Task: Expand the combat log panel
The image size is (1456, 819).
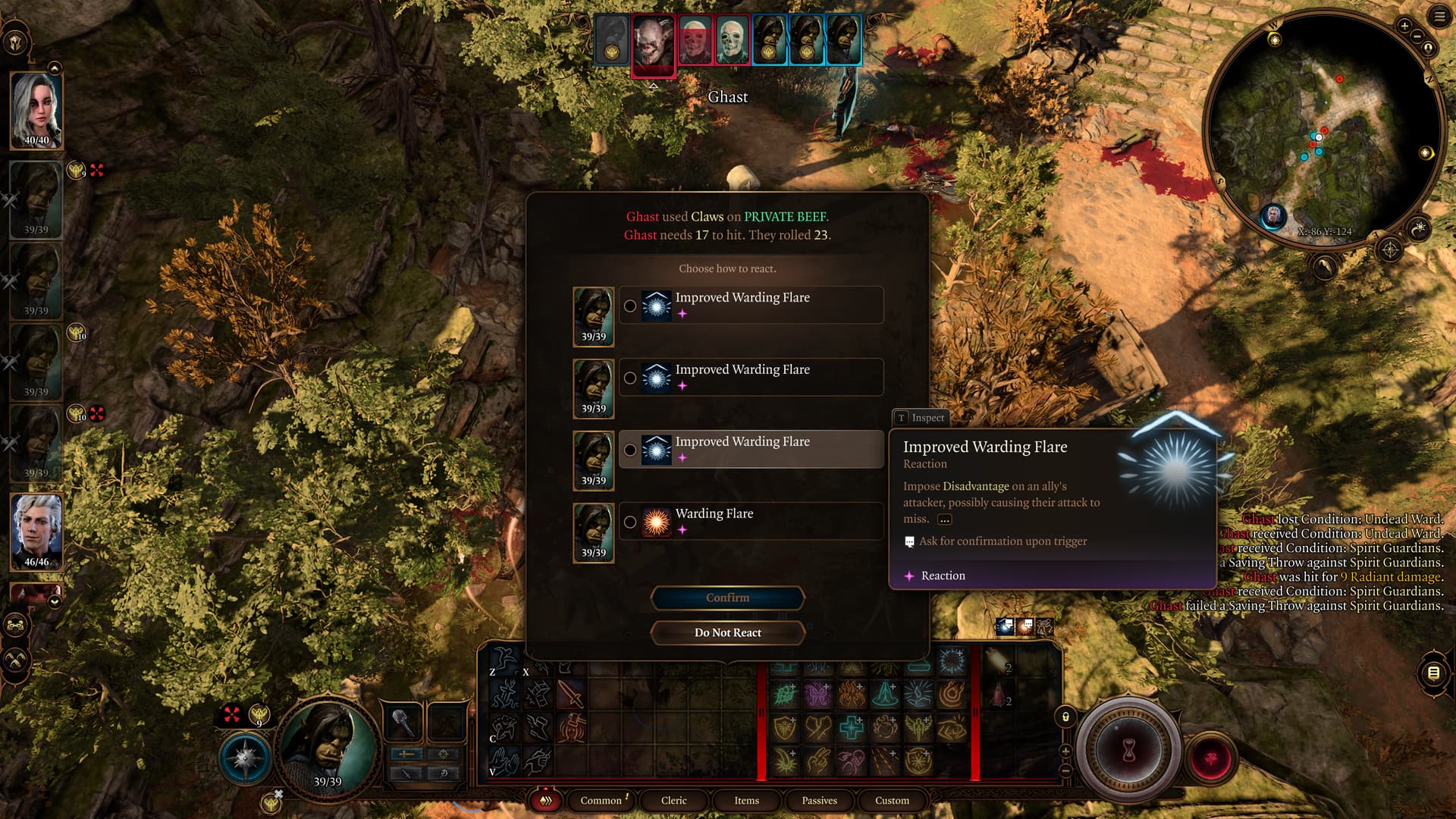Action: 1433,673
